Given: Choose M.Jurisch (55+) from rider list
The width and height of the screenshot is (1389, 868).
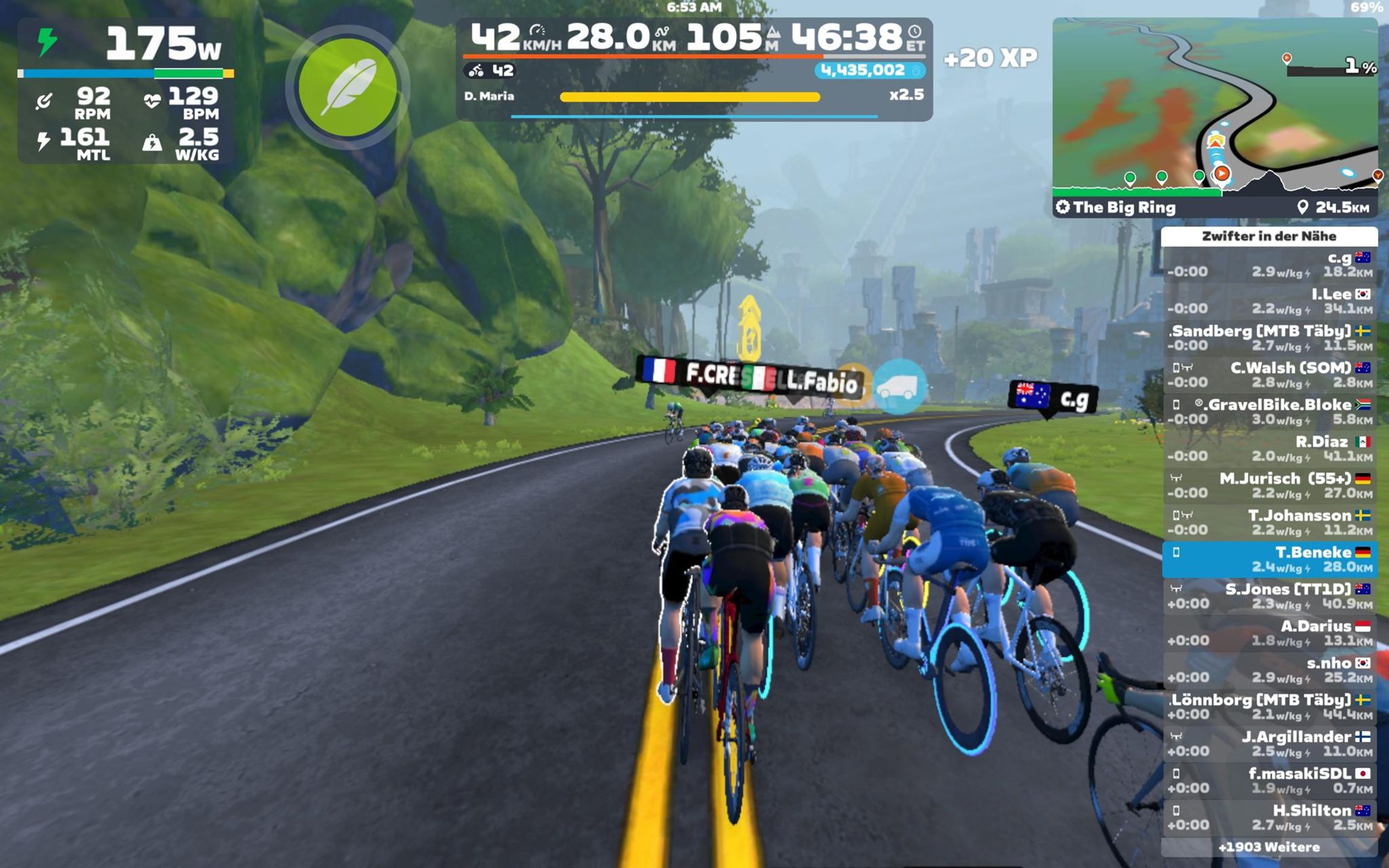Looking at the screenshot, I should (x=1269, y=486).
